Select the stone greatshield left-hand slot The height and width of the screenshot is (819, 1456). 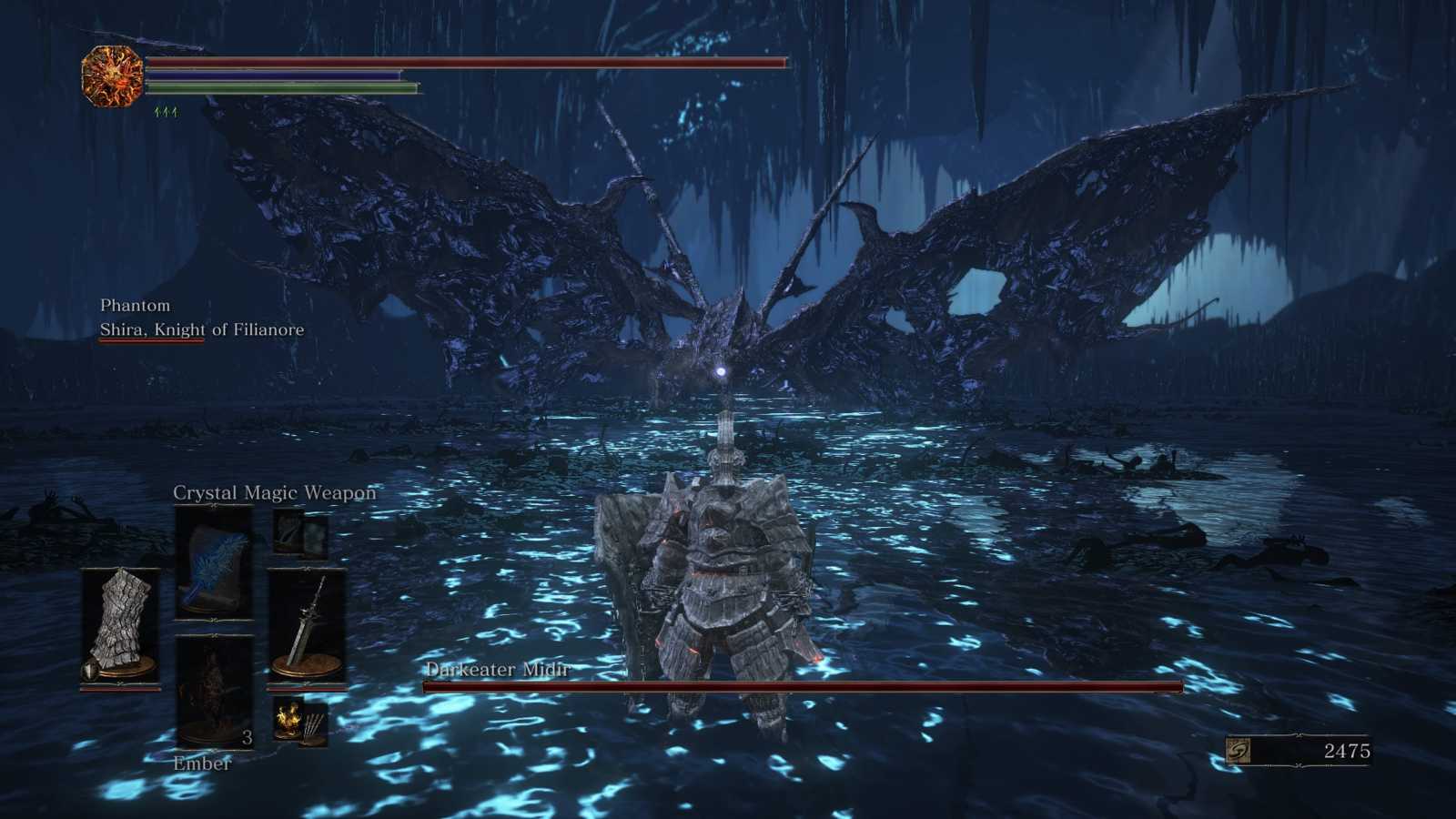(x=120, y=626)
